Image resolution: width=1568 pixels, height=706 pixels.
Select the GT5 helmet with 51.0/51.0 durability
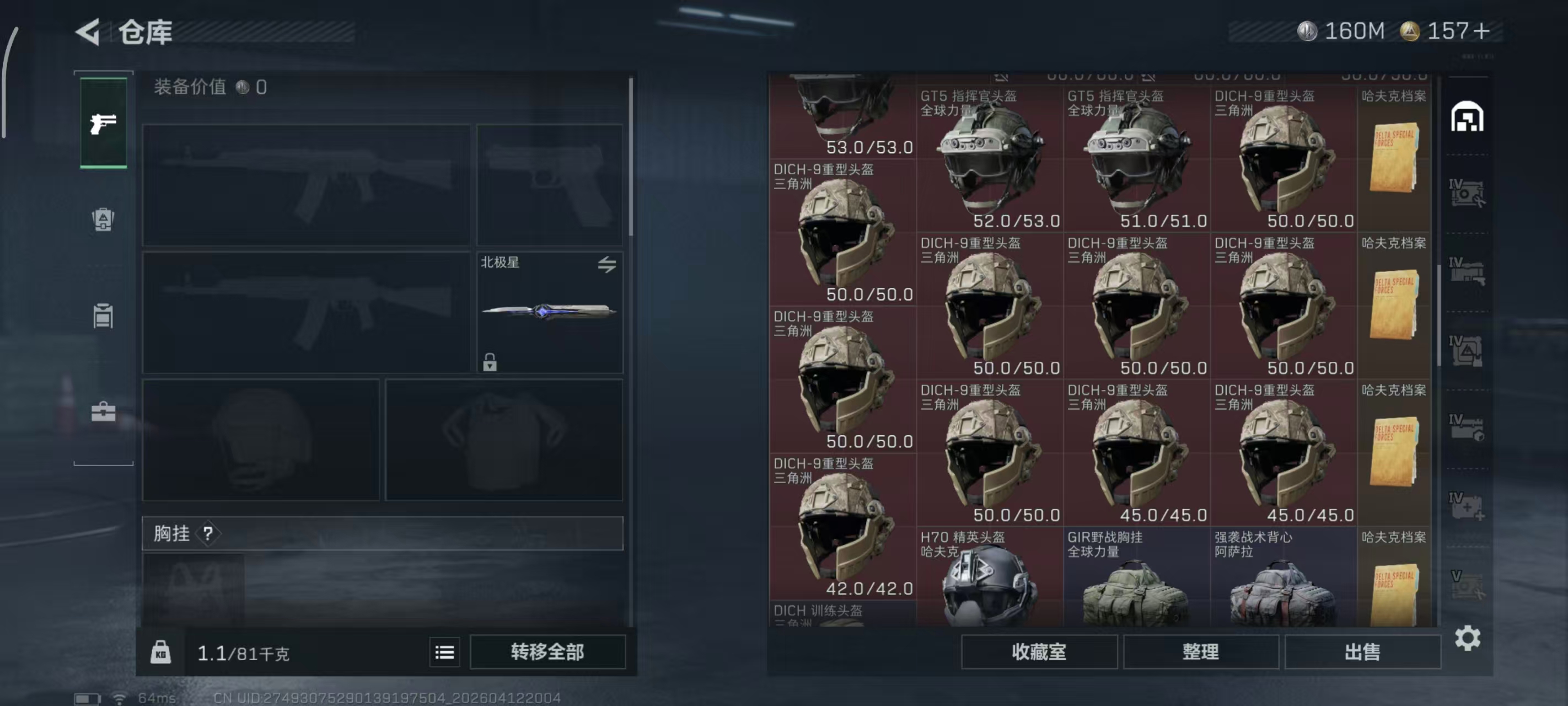click(x=1136, y=159)
